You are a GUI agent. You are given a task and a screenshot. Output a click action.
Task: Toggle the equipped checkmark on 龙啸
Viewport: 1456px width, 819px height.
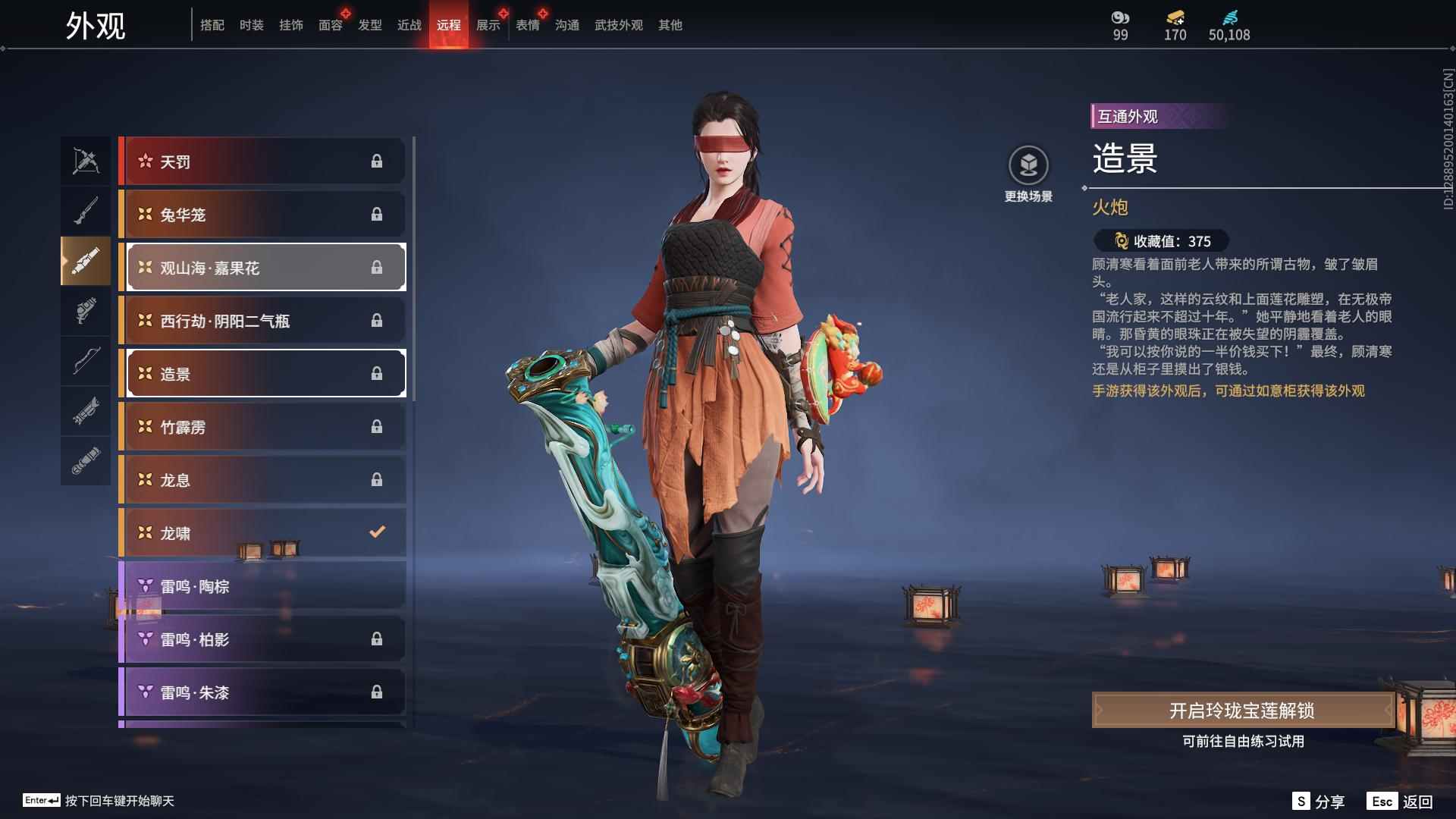tap(378, 532)
